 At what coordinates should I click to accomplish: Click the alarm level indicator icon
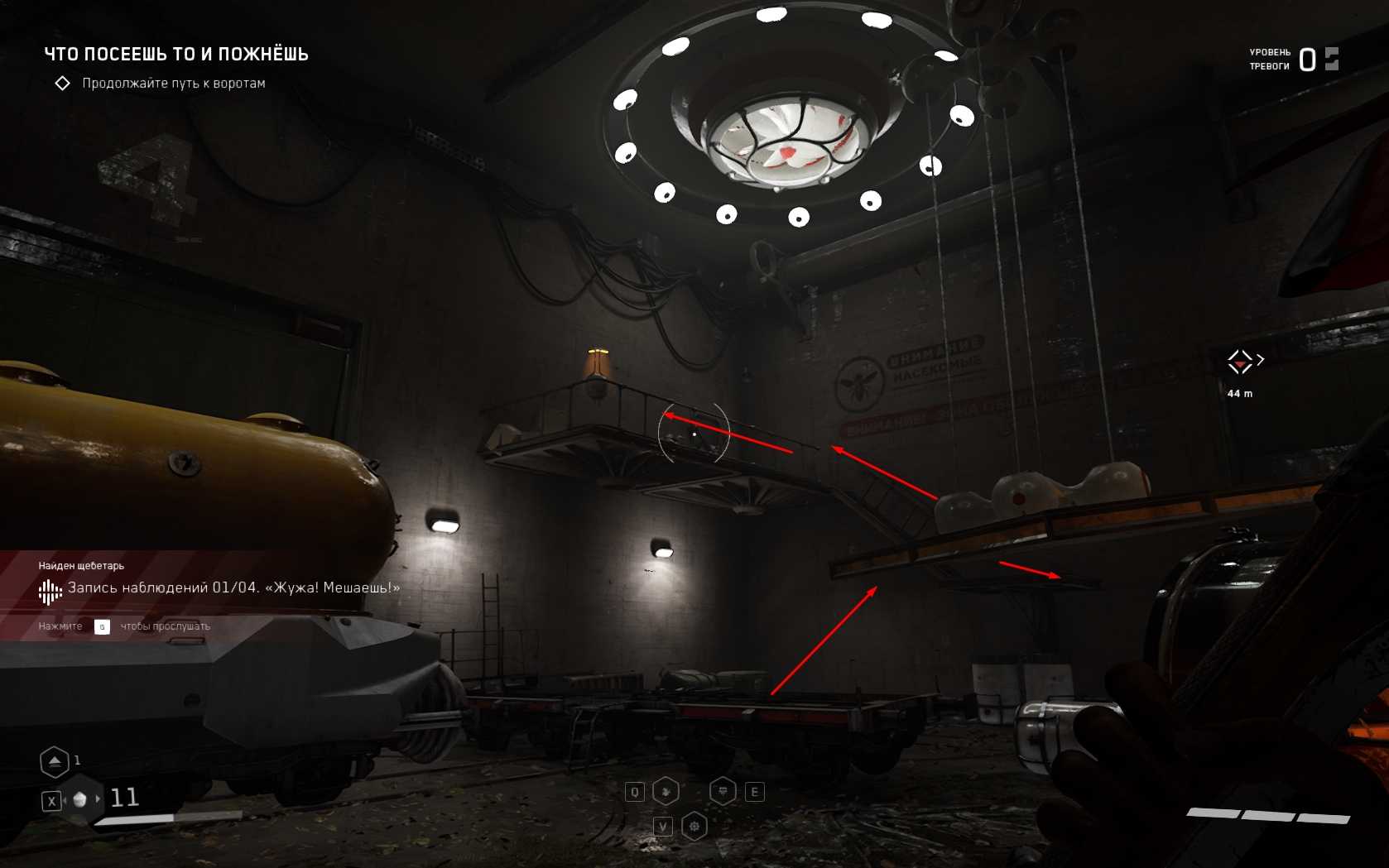tap(1331, 59)
